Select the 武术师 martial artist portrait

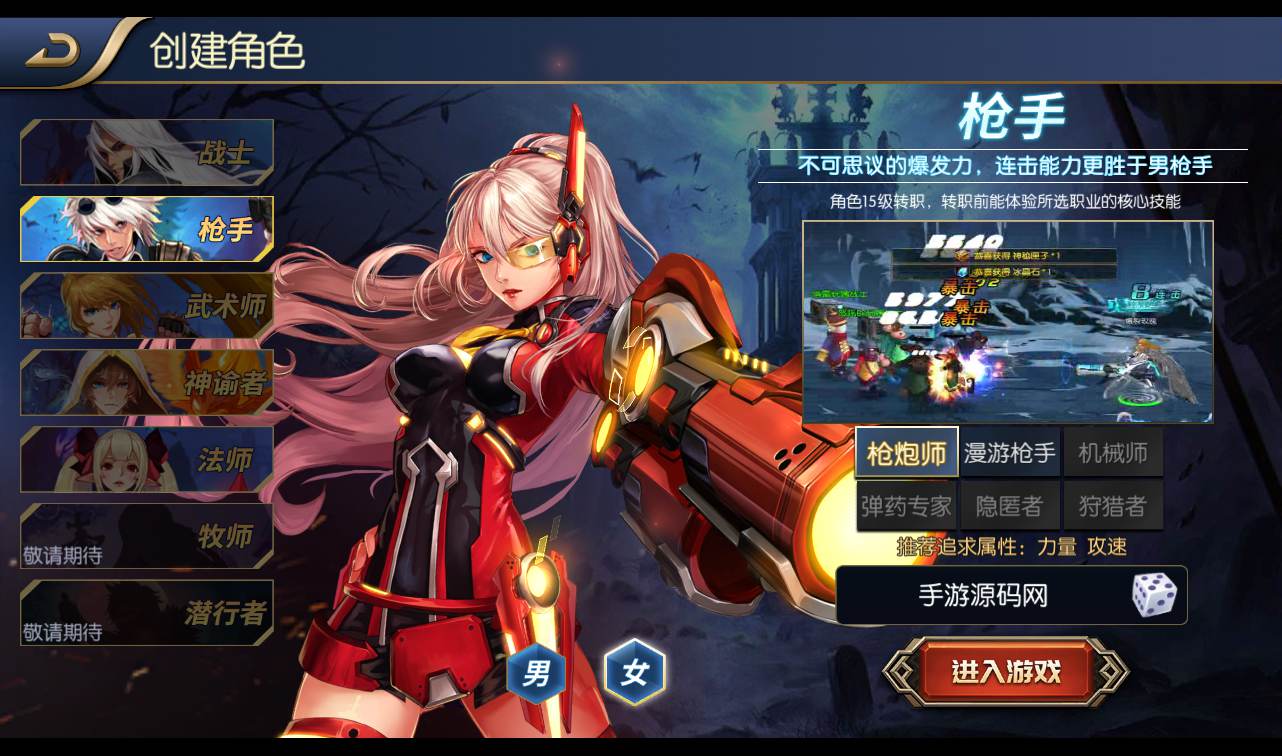[146, 306]
